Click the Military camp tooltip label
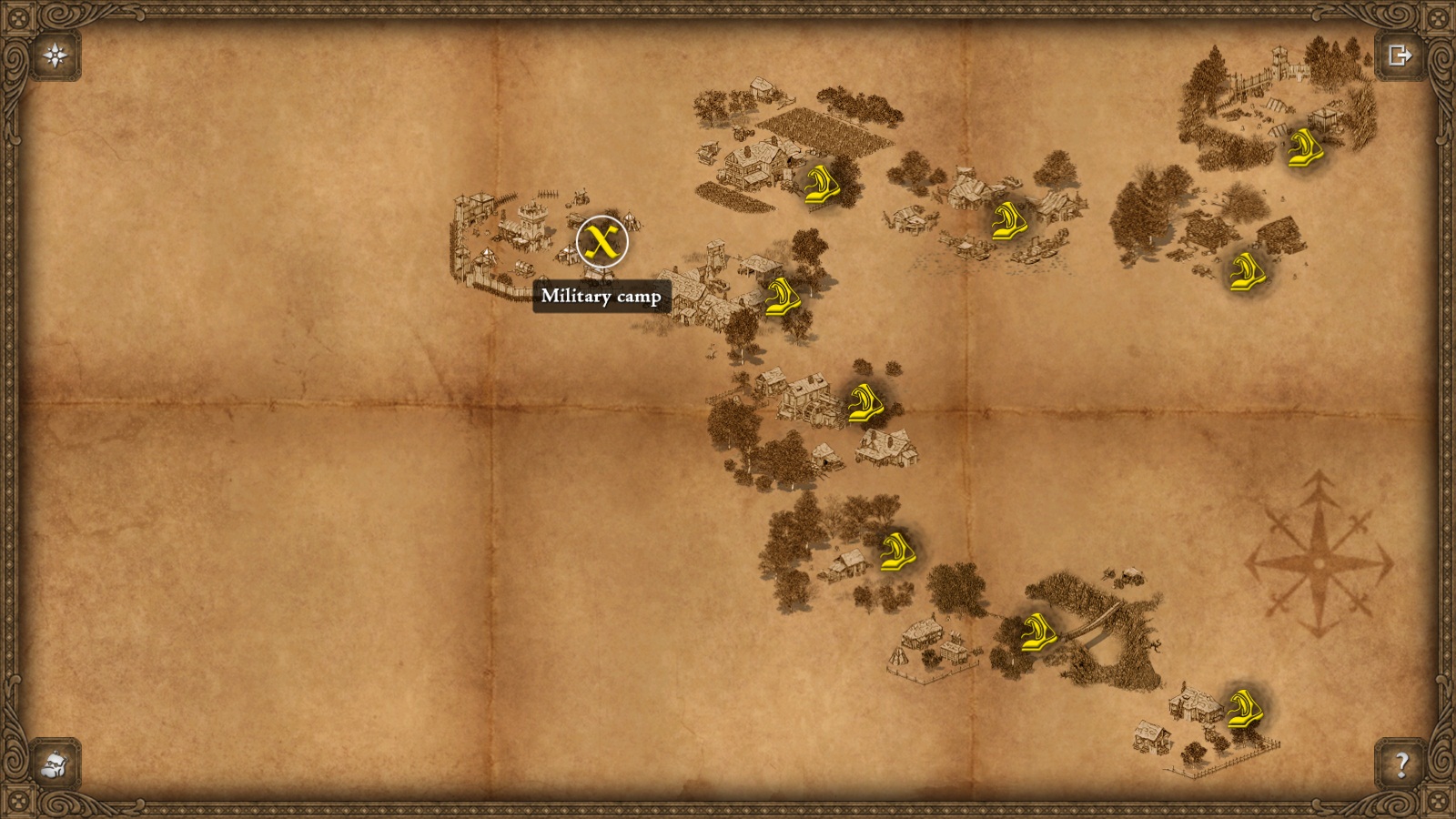This screenshot has width=1456, height=819. [602, 295]
